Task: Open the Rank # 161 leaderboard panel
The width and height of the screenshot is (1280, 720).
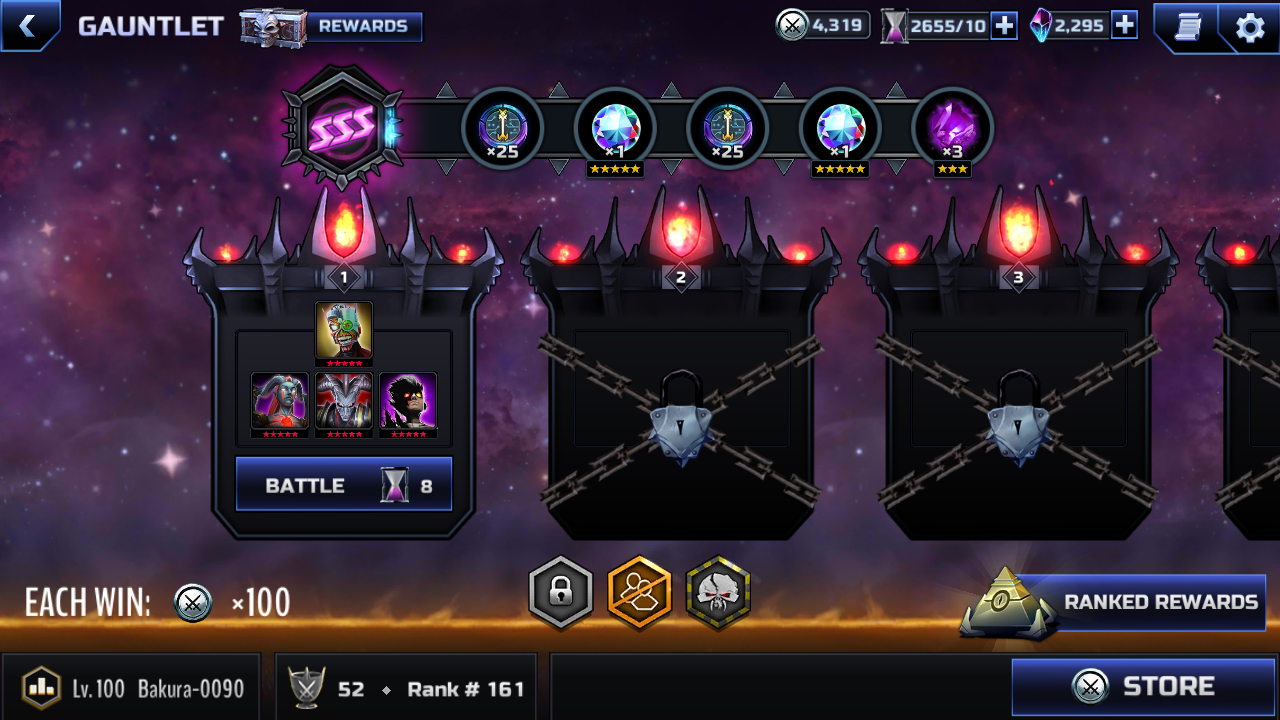Action: pos(405,688)
